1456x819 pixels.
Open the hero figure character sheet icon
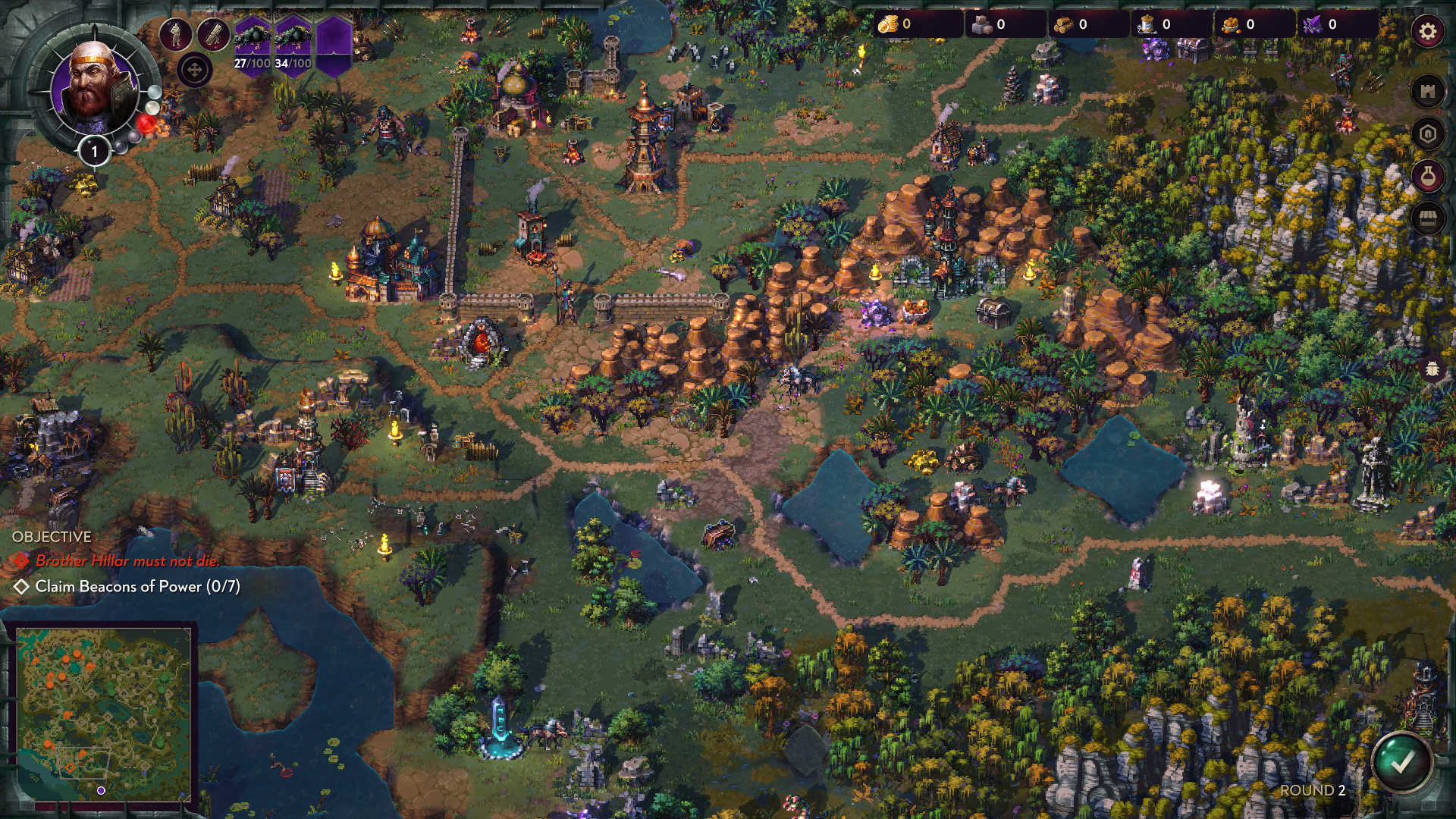(x=175, y=34)
